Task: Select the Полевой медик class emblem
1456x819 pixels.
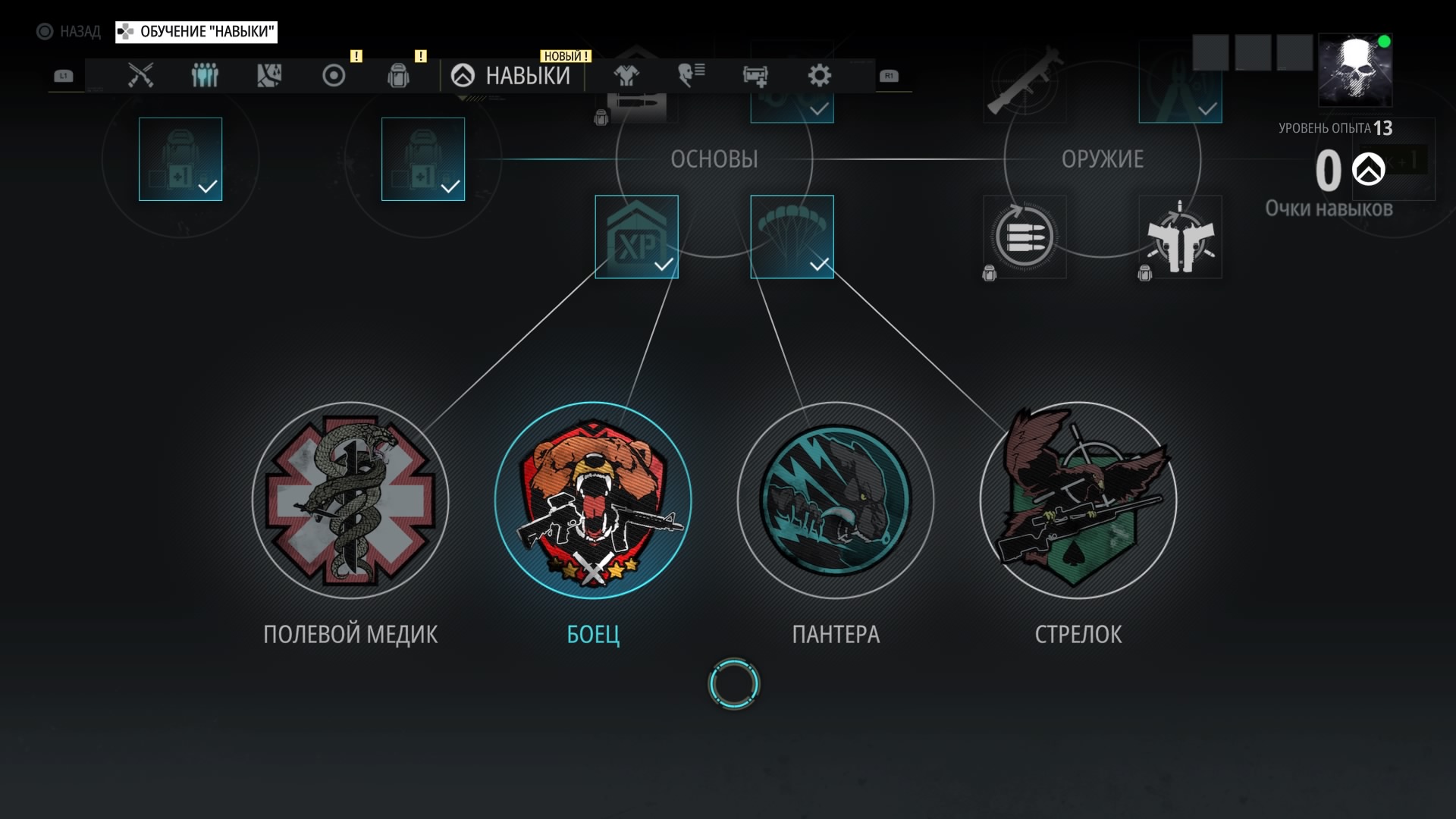Action: (350, 501)
